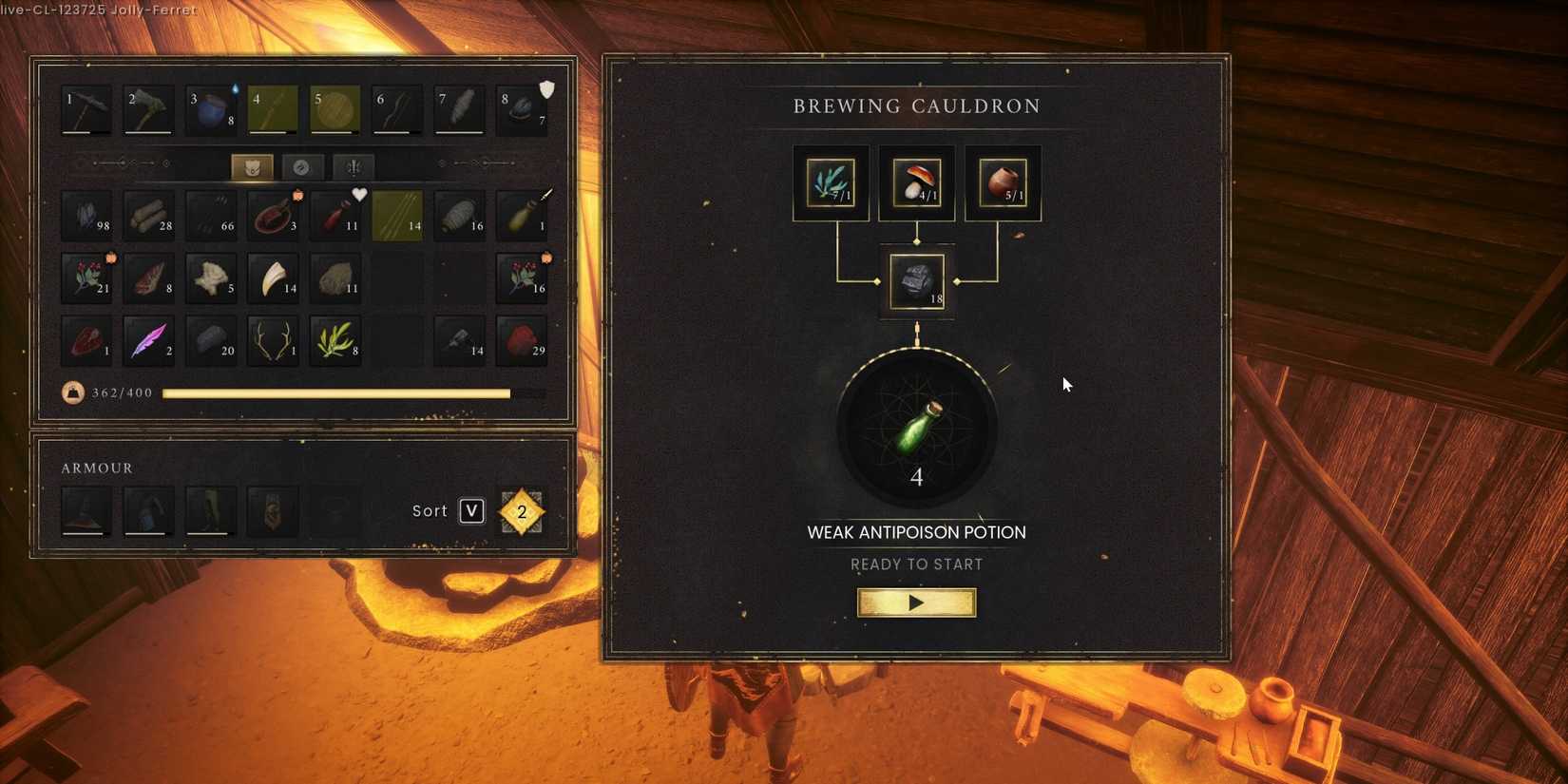Open the backpack category tab

click(x=253, y=167)
